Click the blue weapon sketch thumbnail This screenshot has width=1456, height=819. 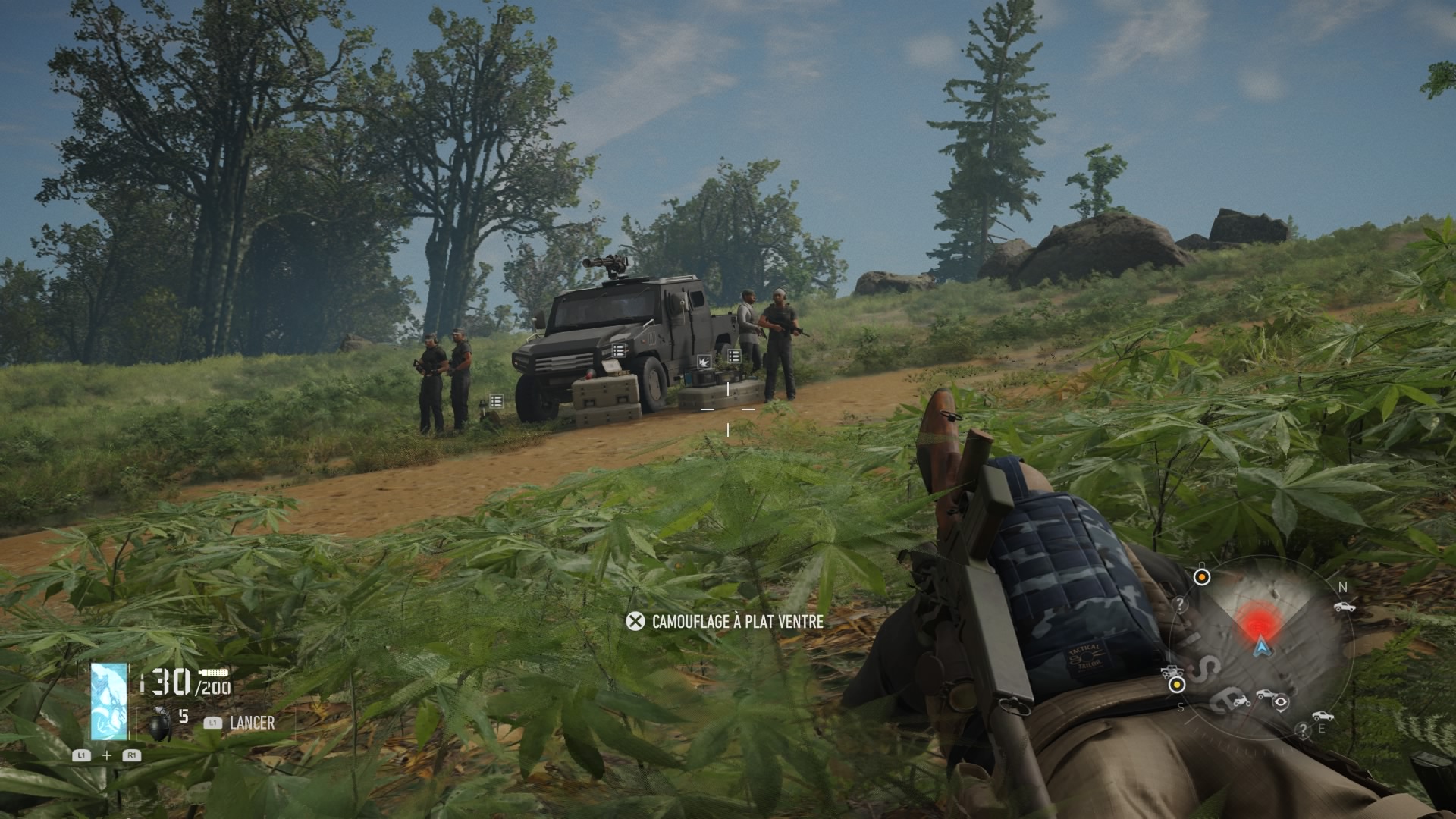pos(108,701)
